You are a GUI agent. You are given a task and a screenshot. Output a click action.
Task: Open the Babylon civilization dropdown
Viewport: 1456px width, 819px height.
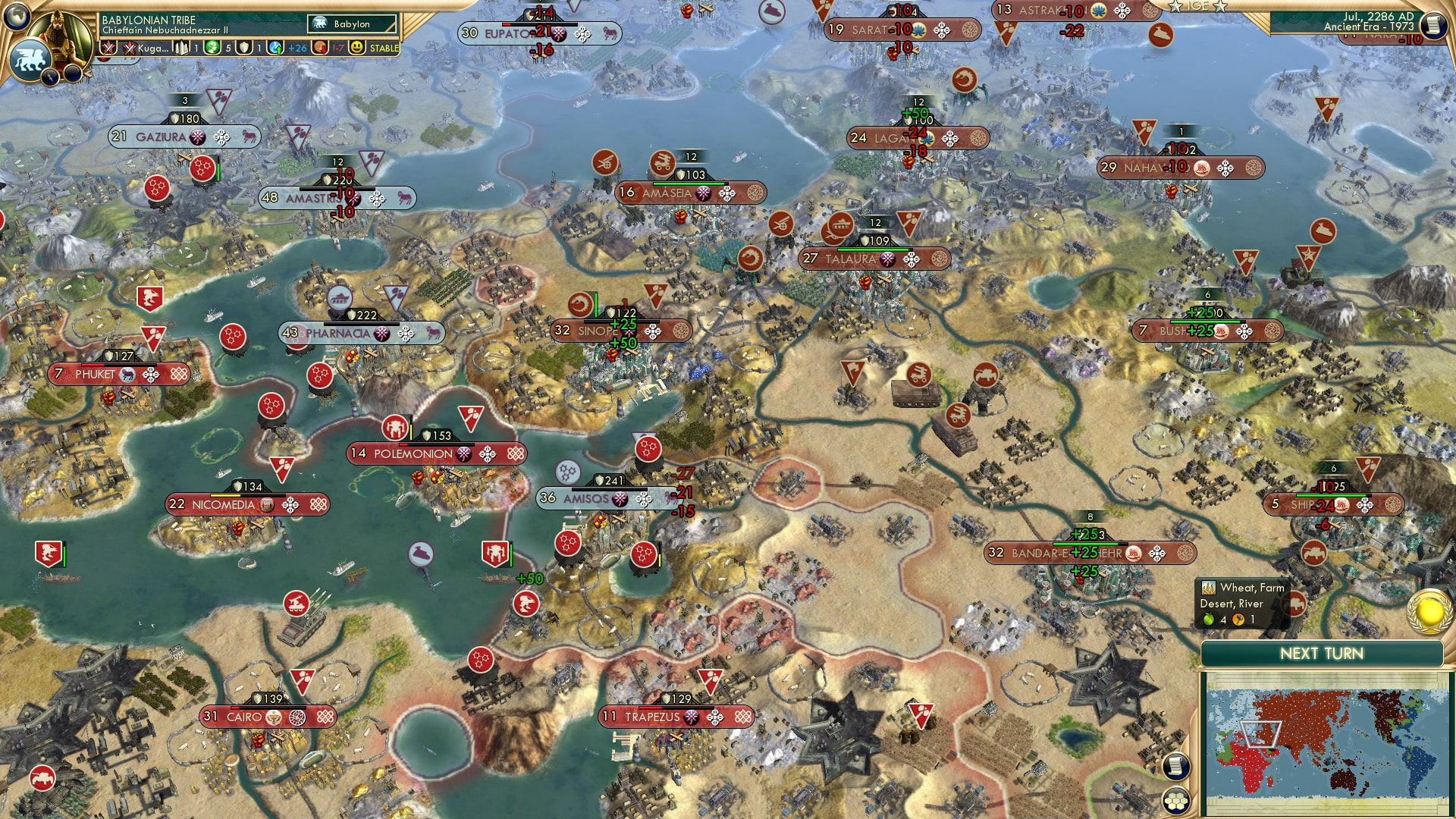[351, 24]
